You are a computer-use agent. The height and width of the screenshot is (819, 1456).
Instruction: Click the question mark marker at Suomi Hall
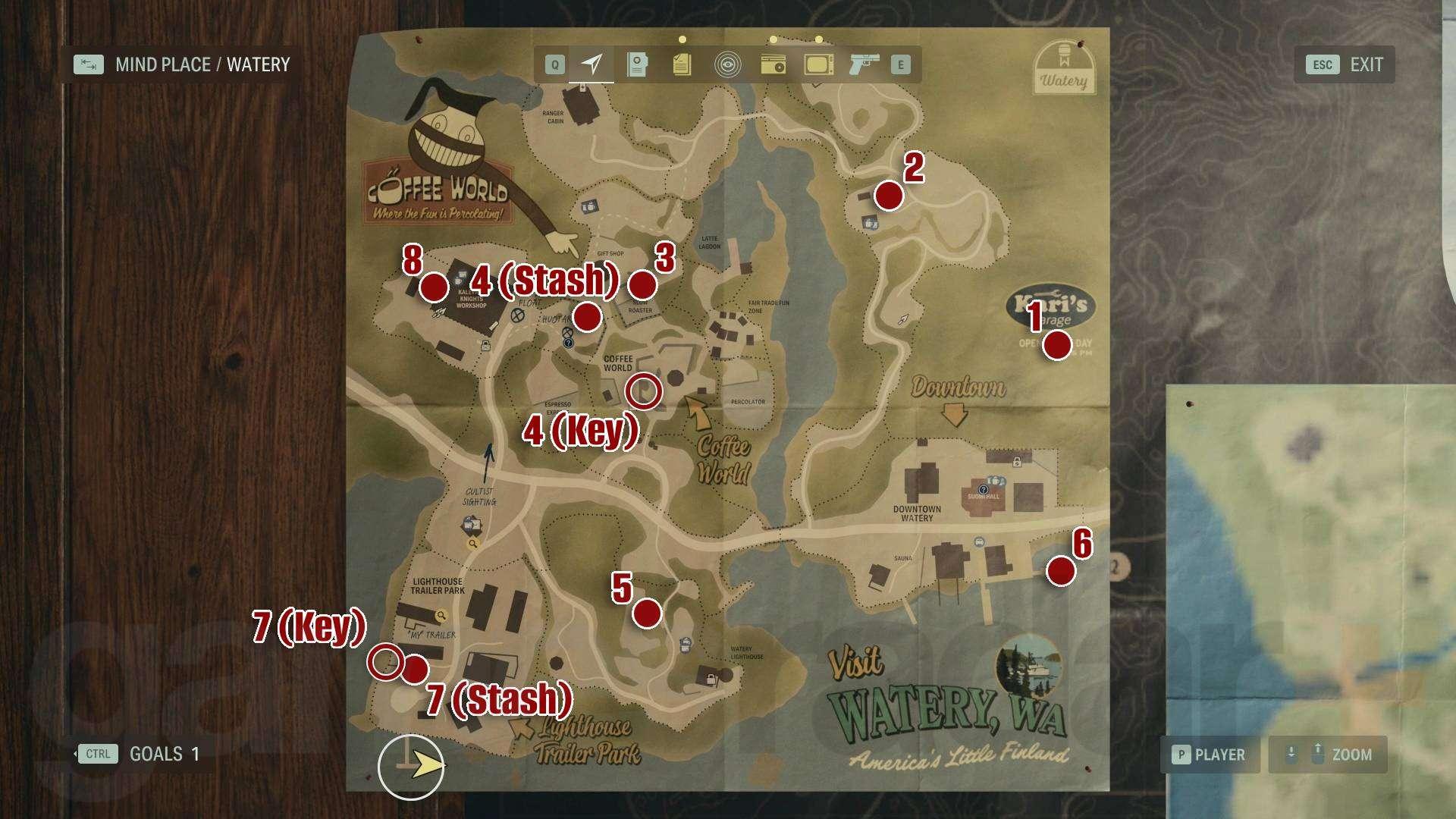click(x=984, y=491)
